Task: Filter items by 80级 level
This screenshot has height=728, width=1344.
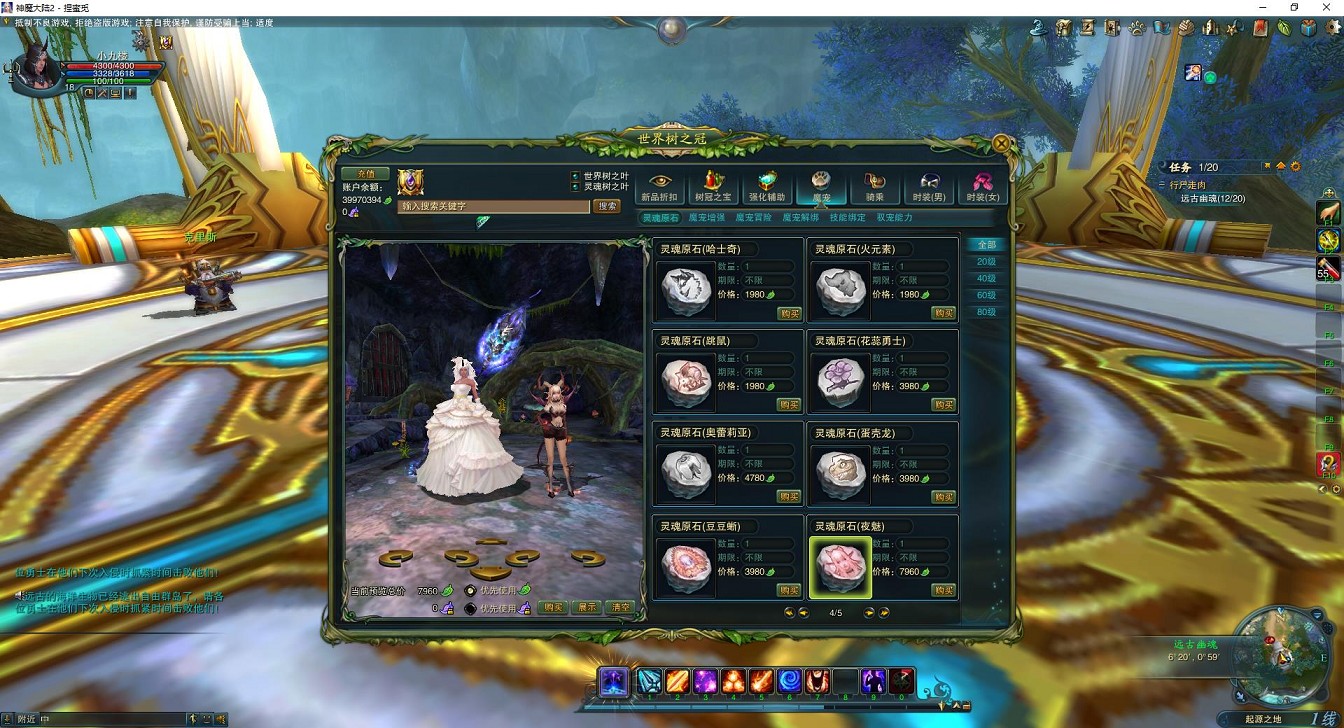Action: point(986,312)
